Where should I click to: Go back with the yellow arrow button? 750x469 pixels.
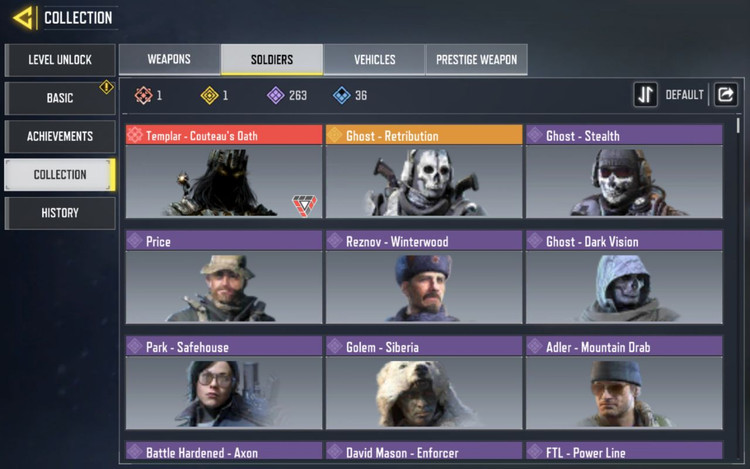(23, 17)
